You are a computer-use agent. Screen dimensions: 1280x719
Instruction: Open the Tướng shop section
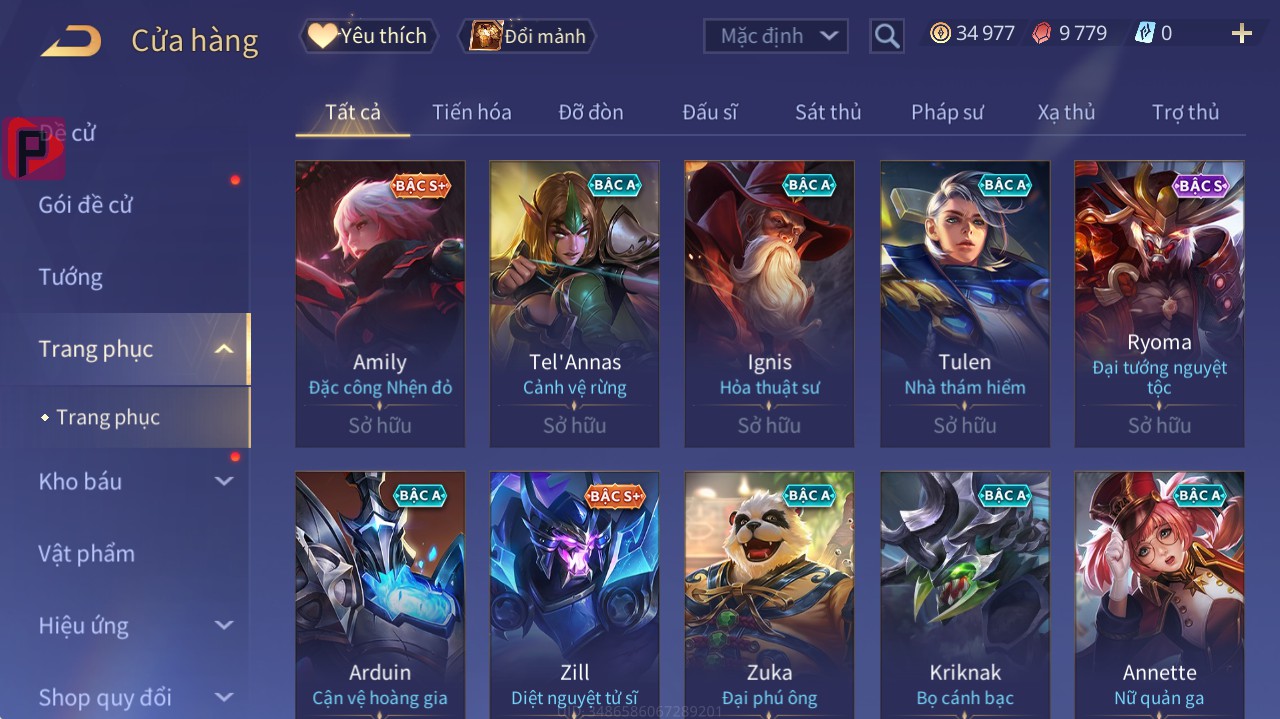71,277
